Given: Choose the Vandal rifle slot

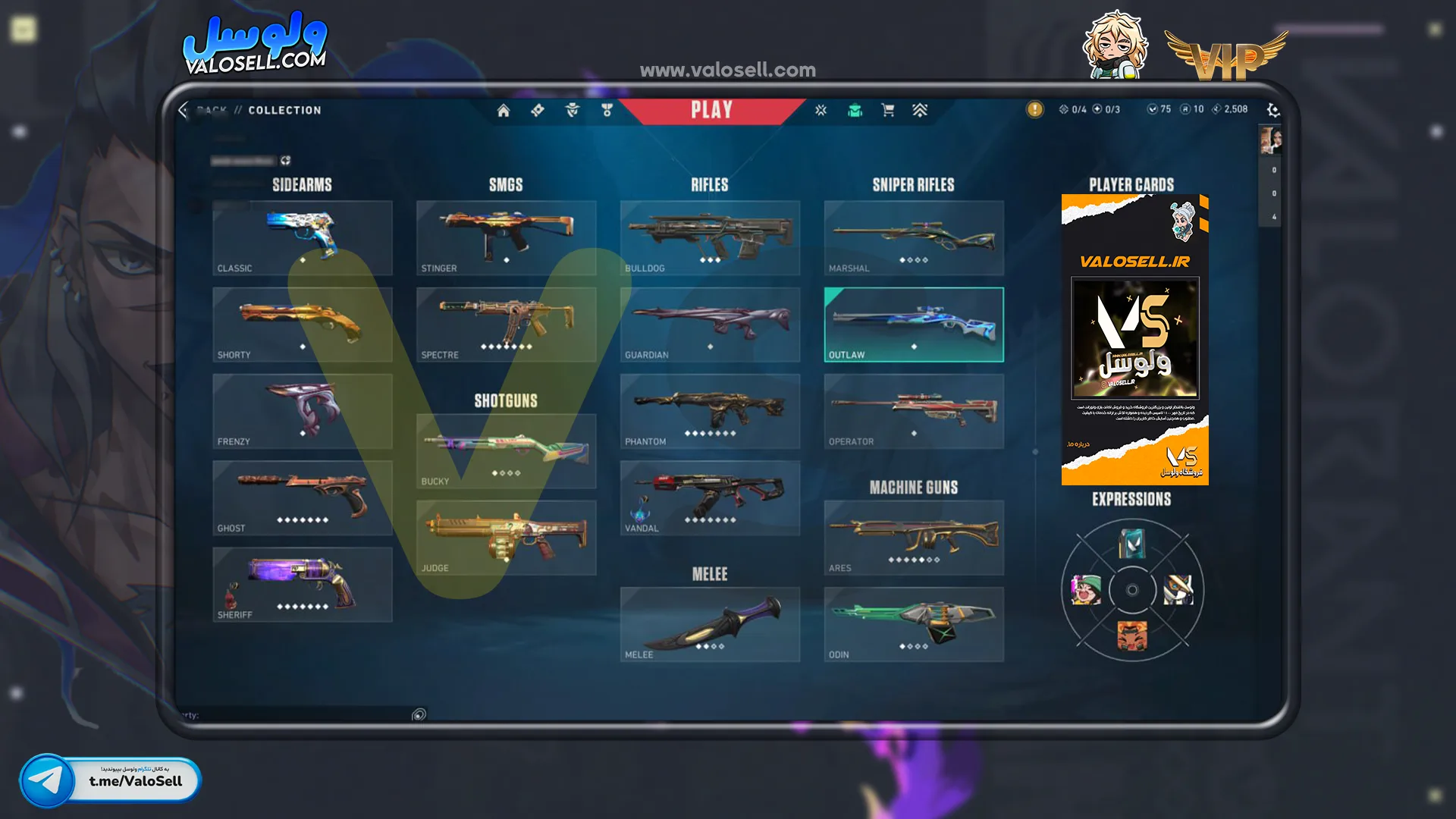Looking at the screenshot, I should pyautogui.click(x=710, y=498).
